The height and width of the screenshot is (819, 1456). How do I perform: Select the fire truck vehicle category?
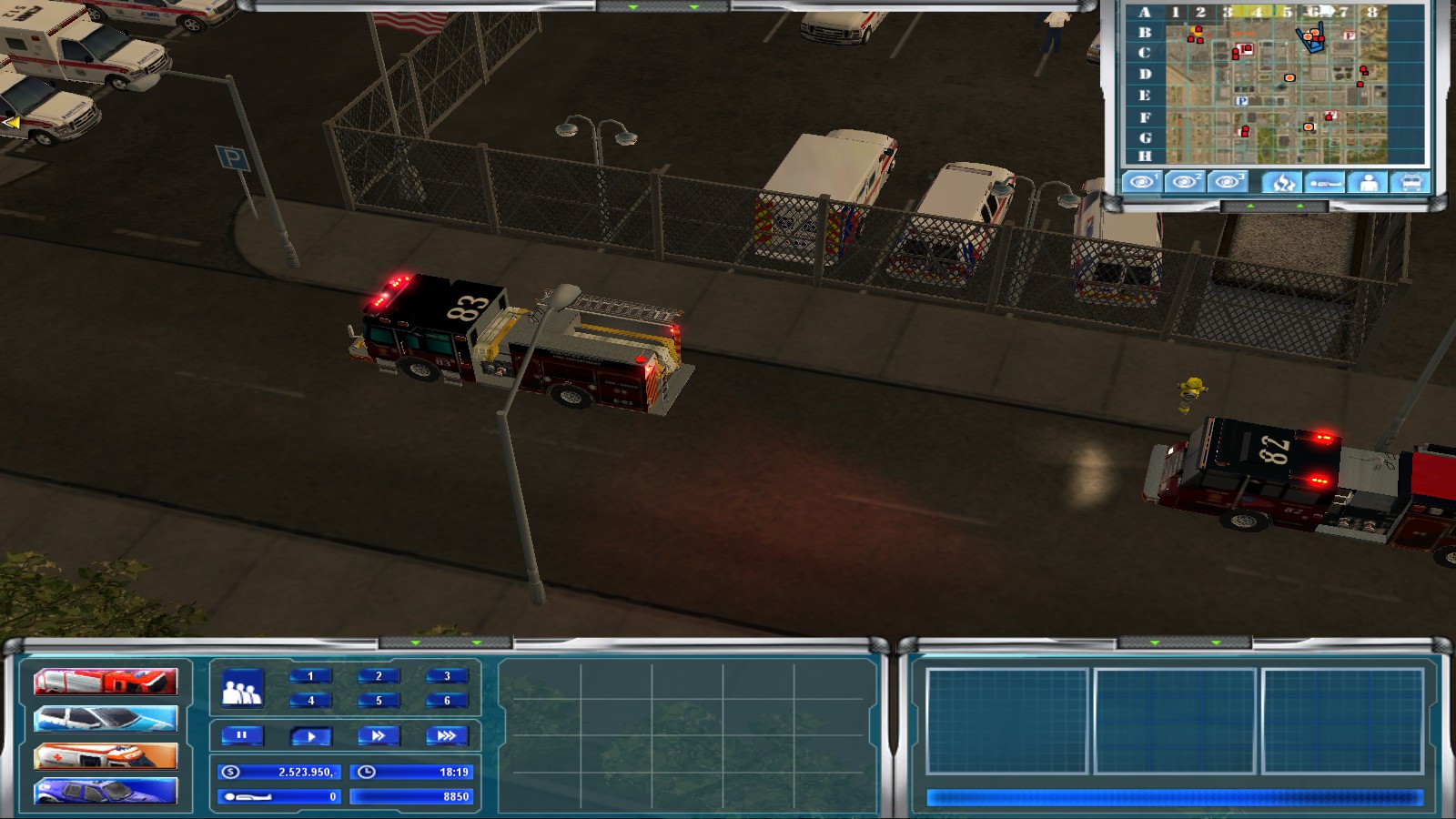point(105,681)
